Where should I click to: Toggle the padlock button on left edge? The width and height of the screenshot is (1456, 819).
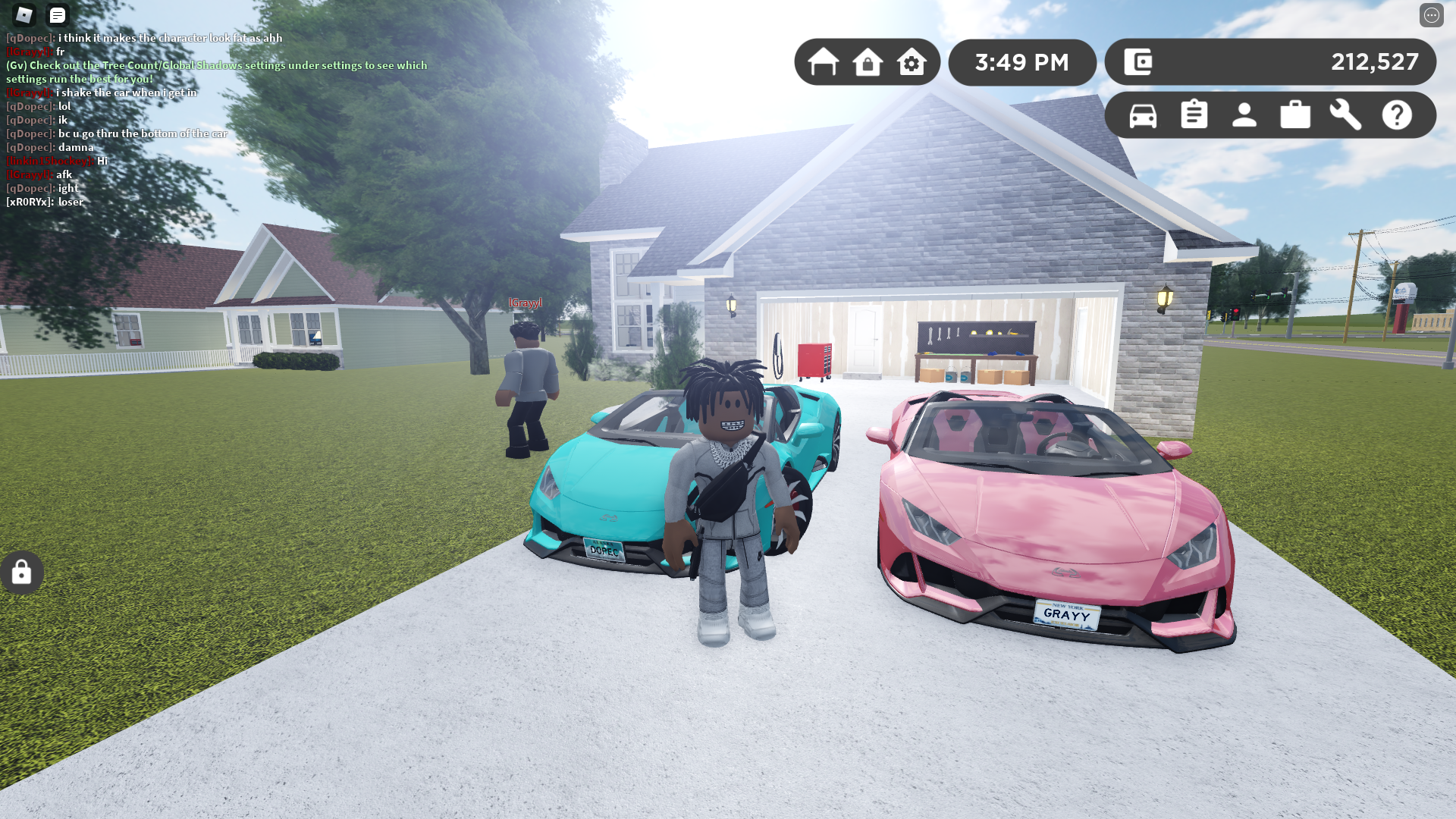(x=22, y=573)
